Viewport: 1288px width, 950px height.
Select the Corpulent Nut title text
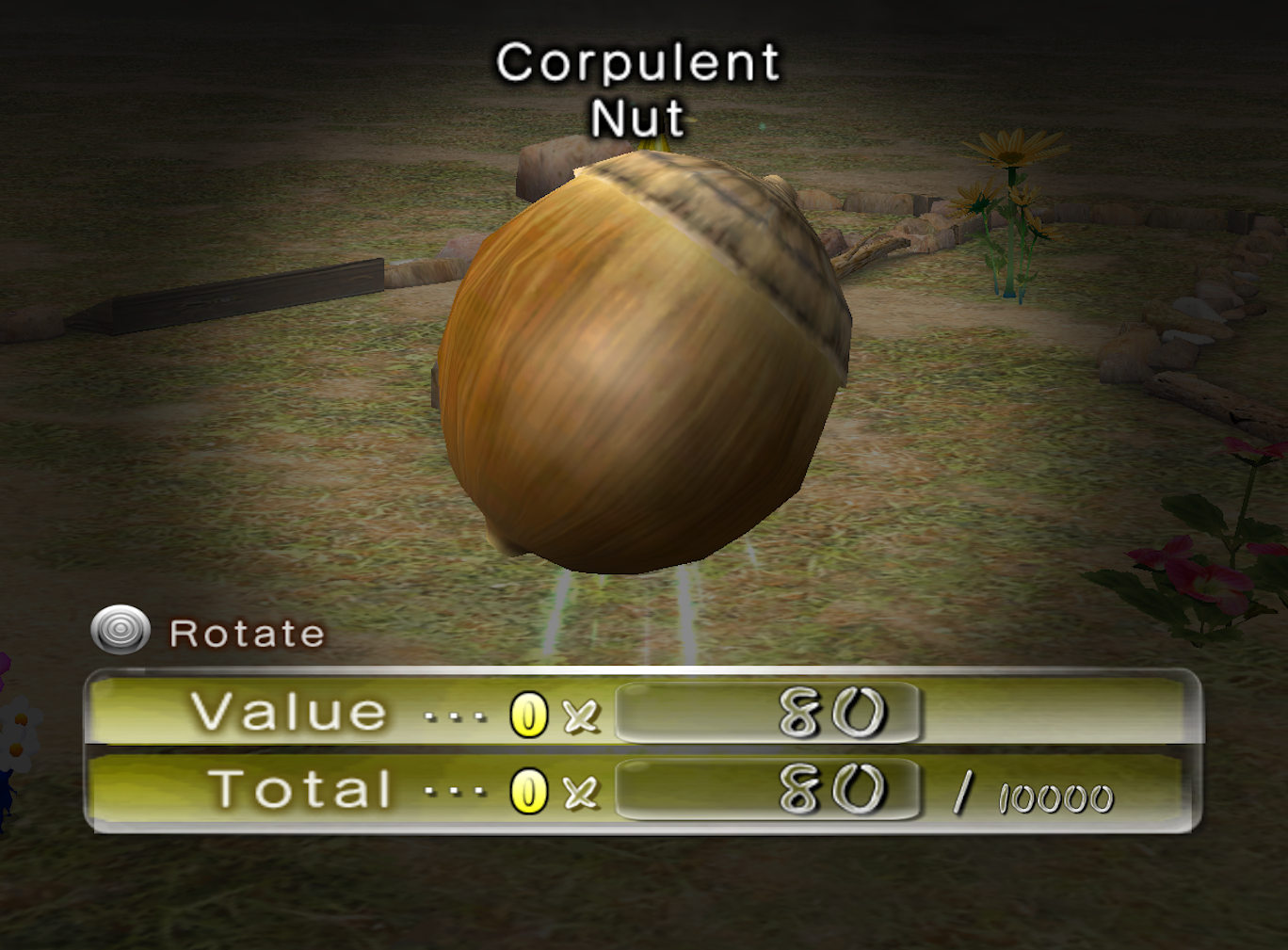(x=638, y=89)
